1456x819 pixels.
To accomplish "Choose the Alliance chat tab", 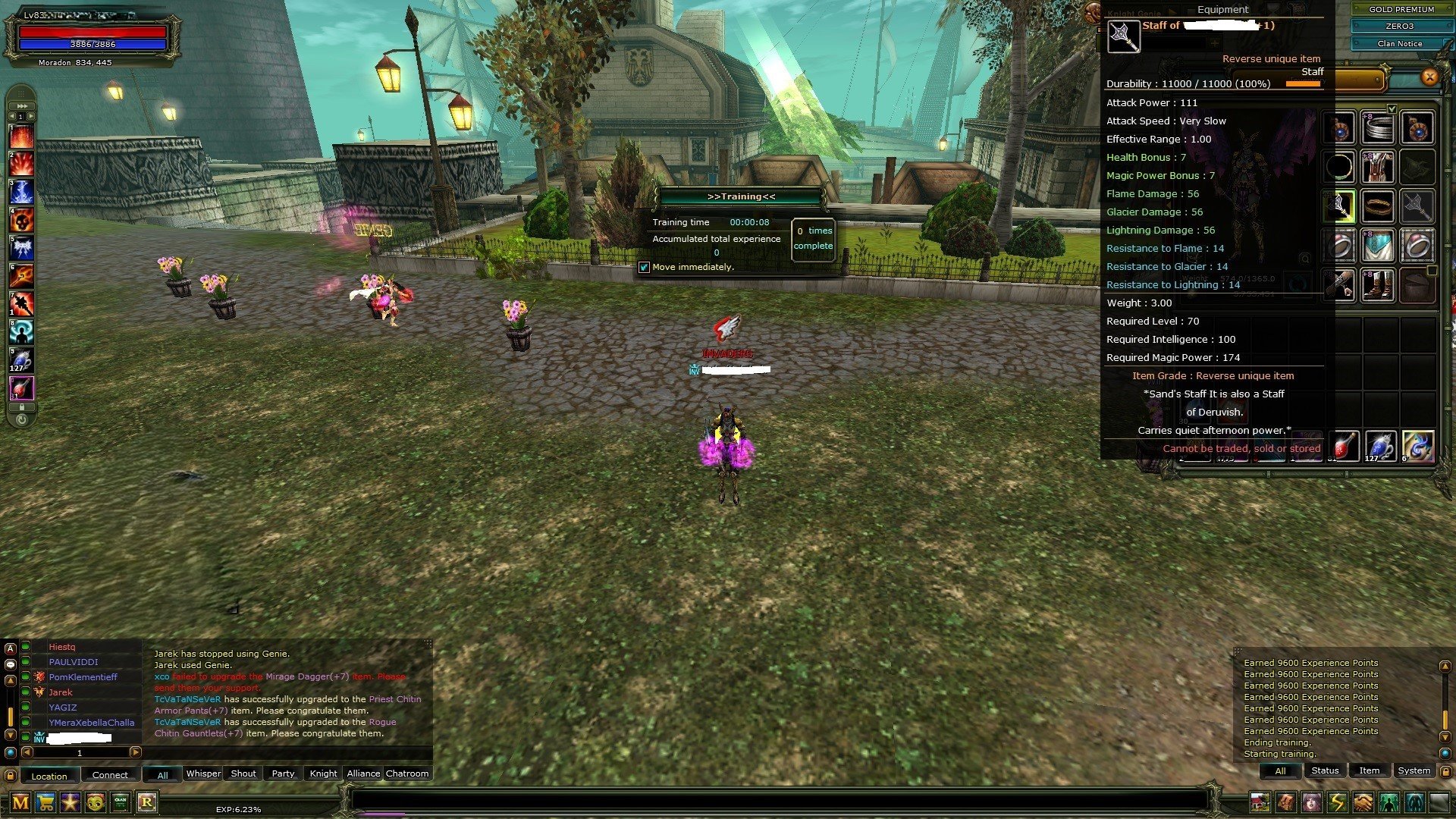I will pyautogui.click(x=363, y=773).
